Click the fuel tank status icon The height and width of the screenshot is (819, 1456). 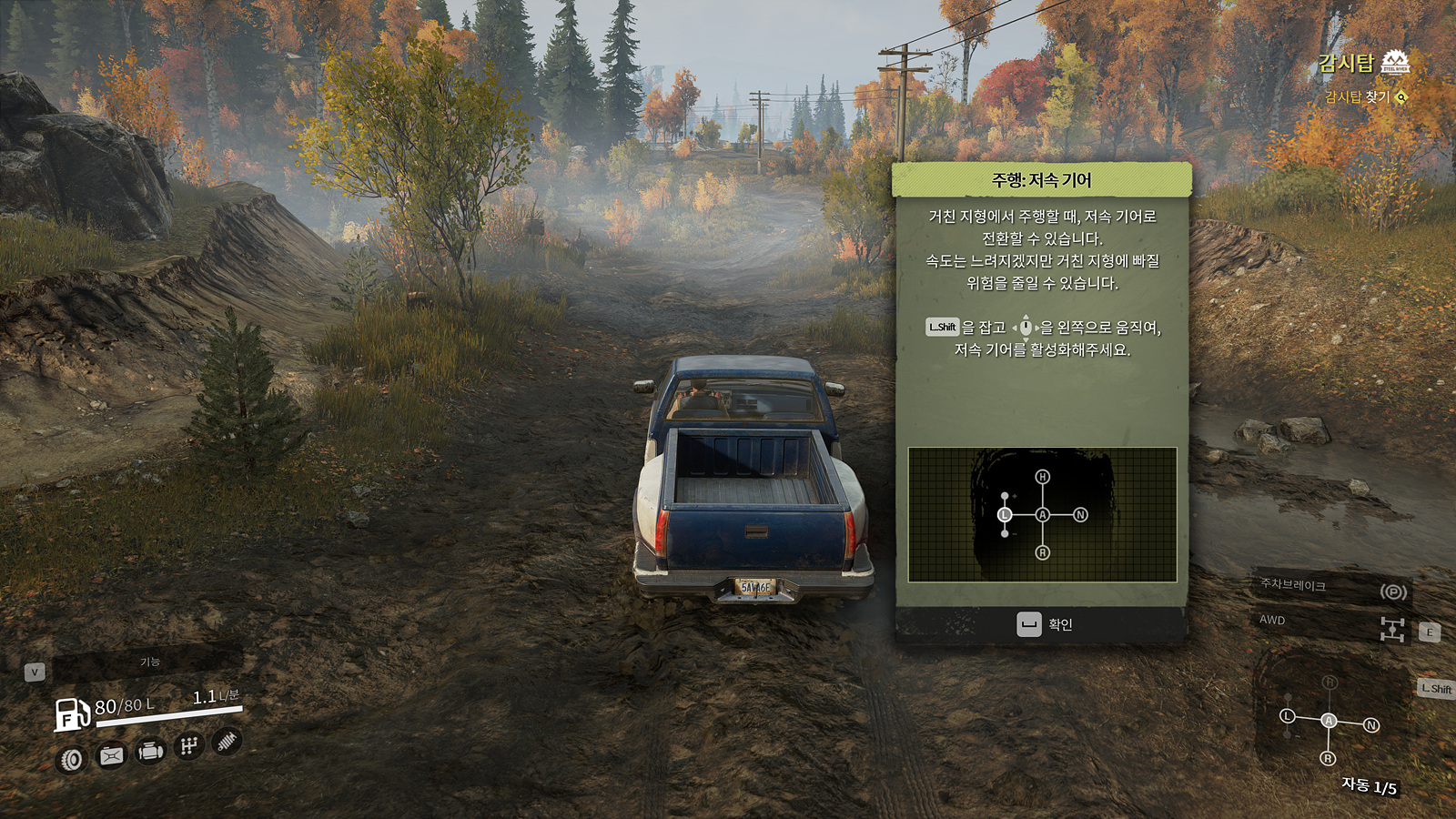coord(111,755)
